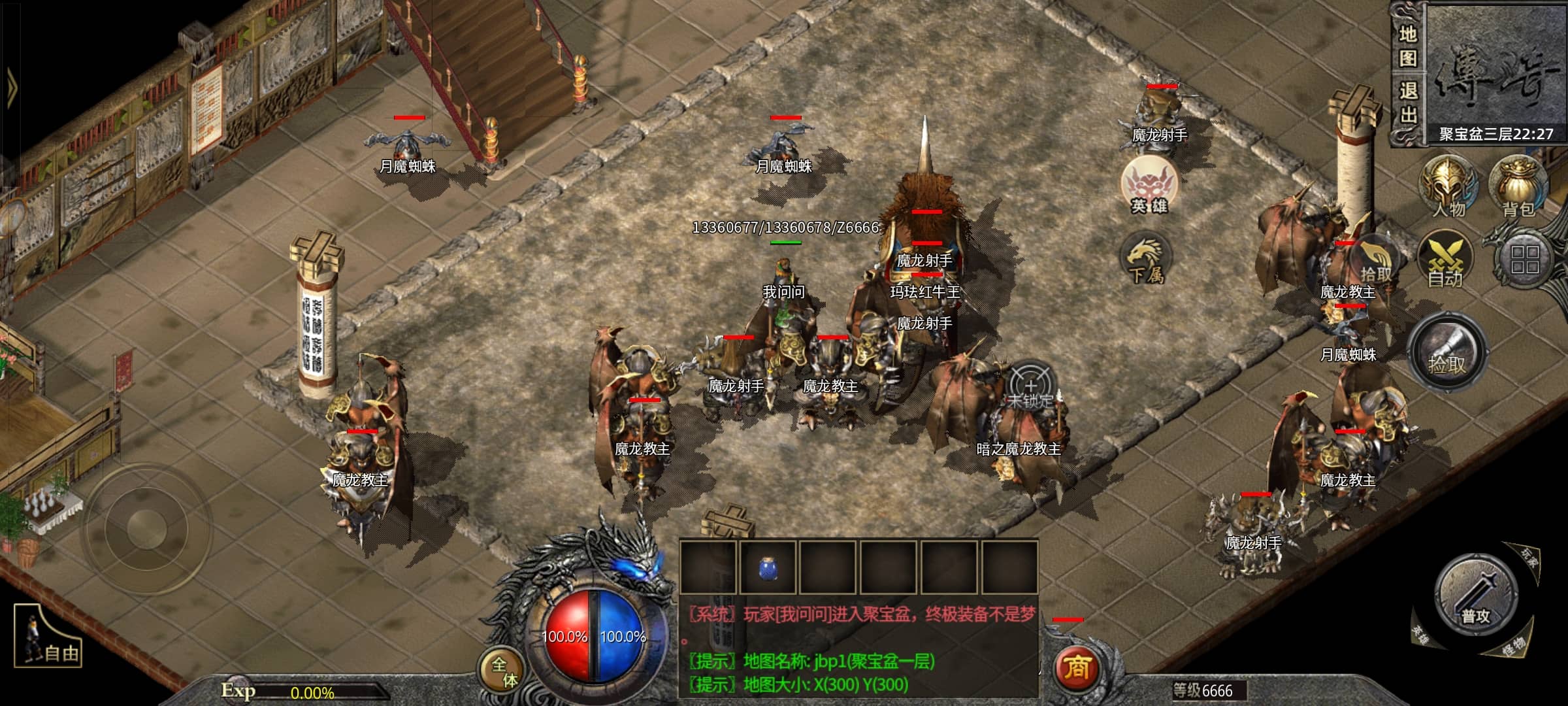1568x706 pixels.
Task: Choose the 玩家 player target corner tab
Action: pos(1529,556)
